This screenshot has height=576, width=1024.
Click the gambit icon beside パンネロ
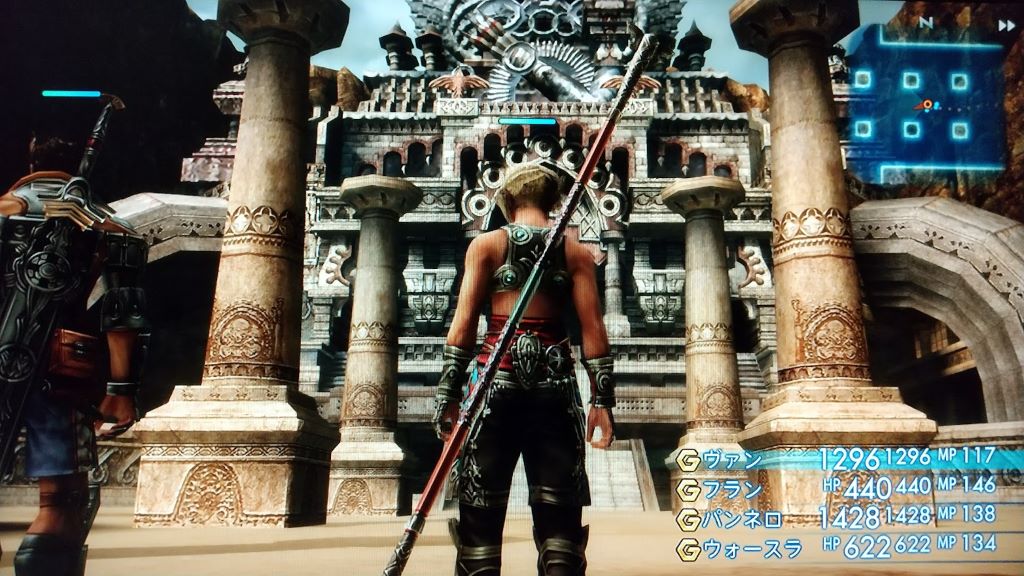[x=688, y=519]
